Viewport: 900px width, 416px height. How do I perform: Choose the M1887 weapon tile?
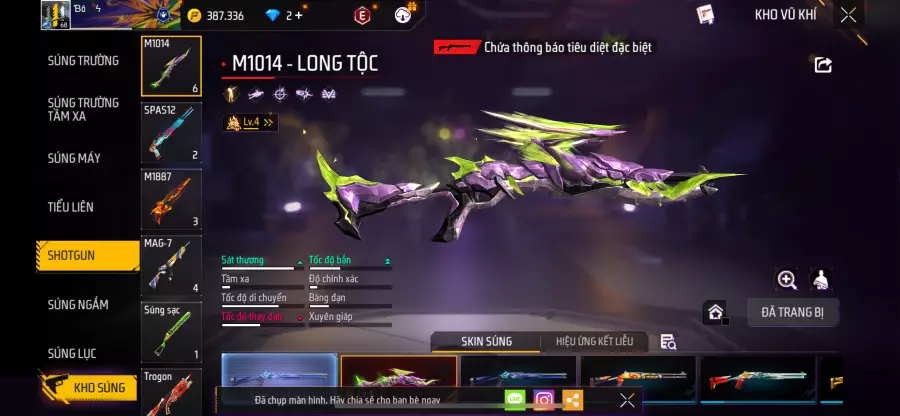pos(171,199)
